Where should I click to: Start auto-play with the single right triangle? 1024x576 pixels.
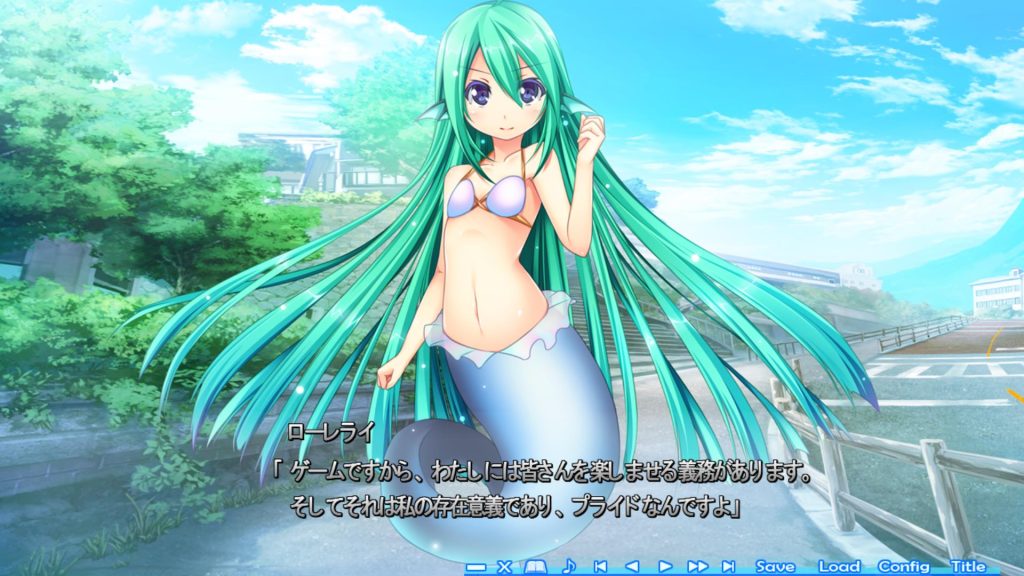(x=665, y=567)
